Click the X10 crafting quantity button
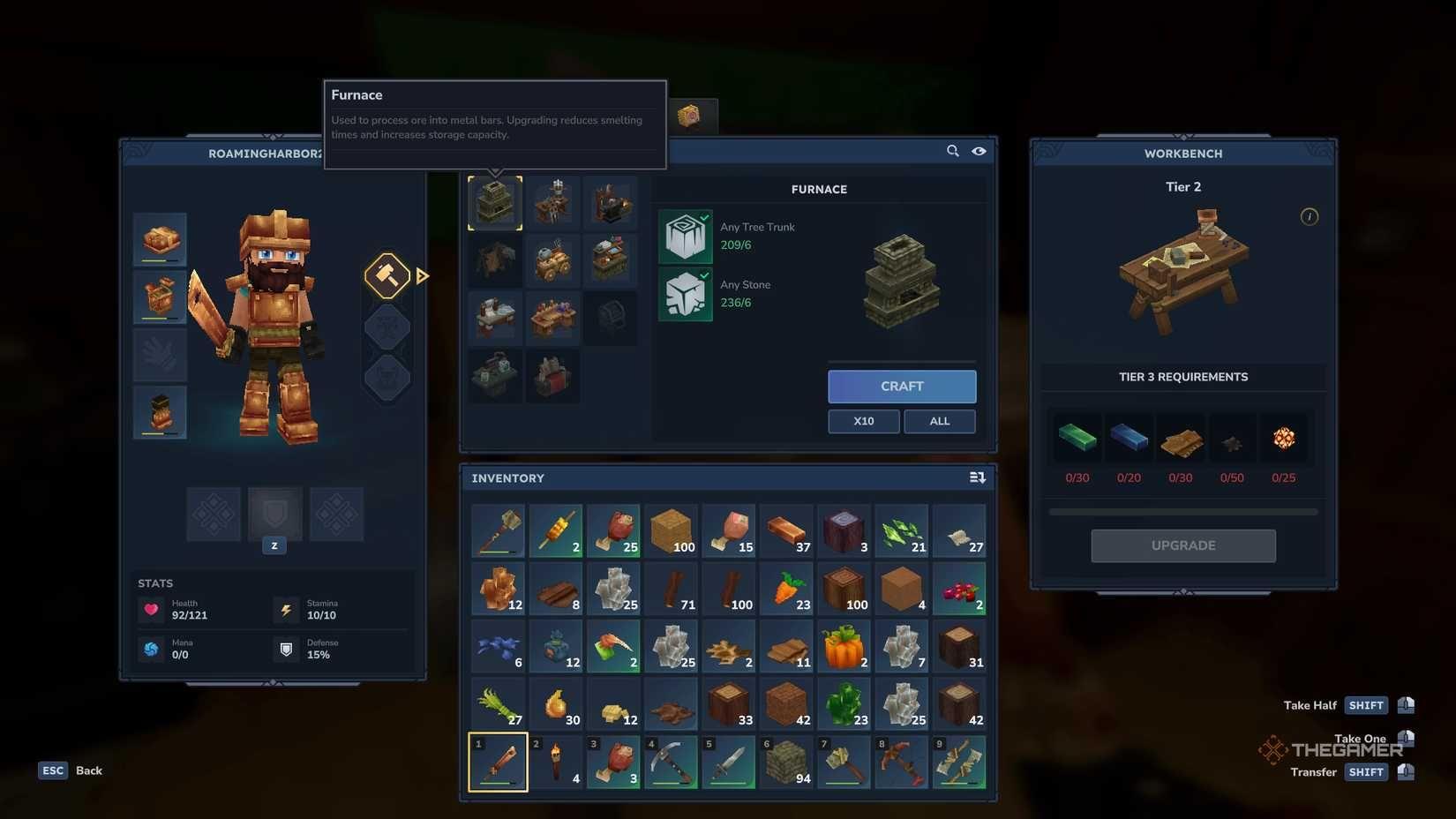Image resolution: width=1456 pixels, height=819 pixels. tap(863, 421)
